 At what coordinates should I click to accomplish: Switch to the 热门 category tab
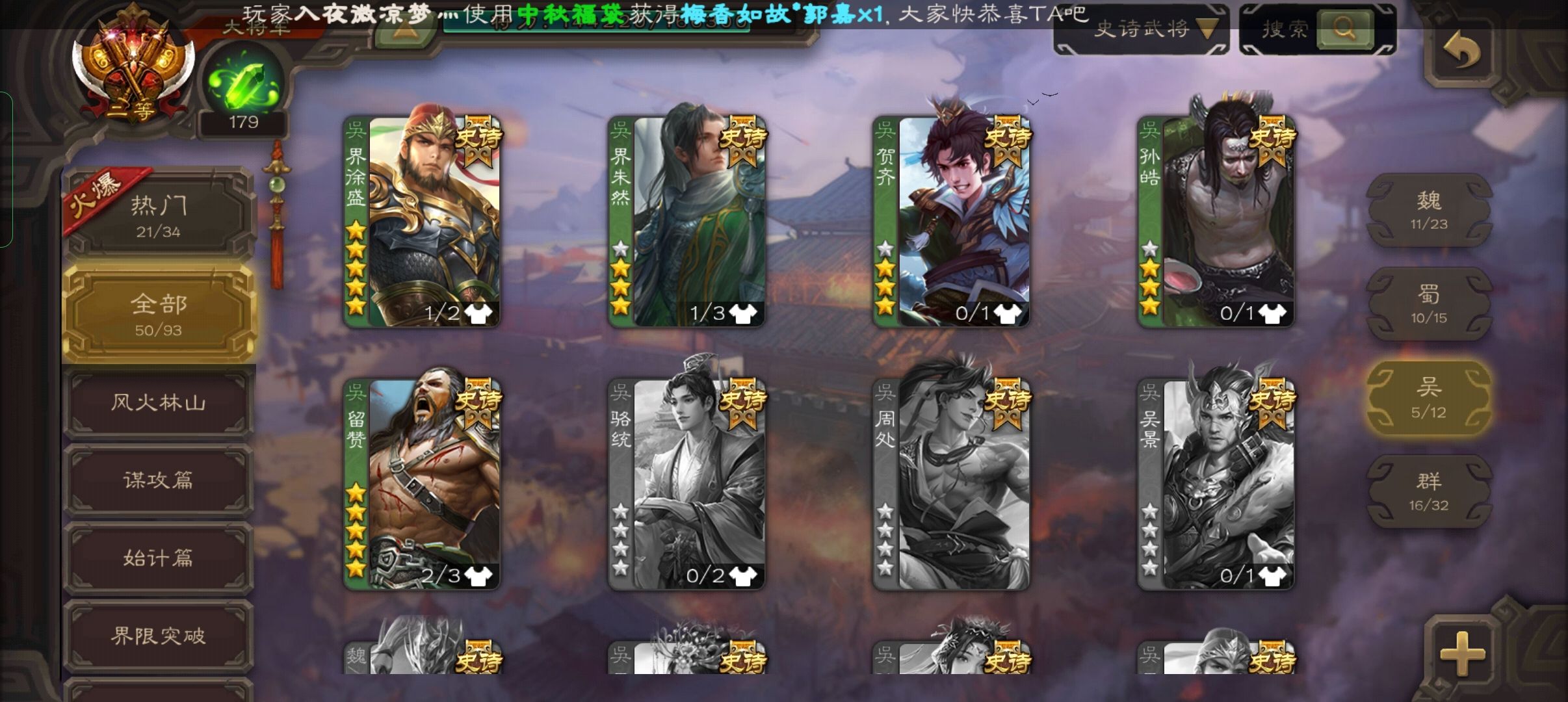(x=159, y=216)
